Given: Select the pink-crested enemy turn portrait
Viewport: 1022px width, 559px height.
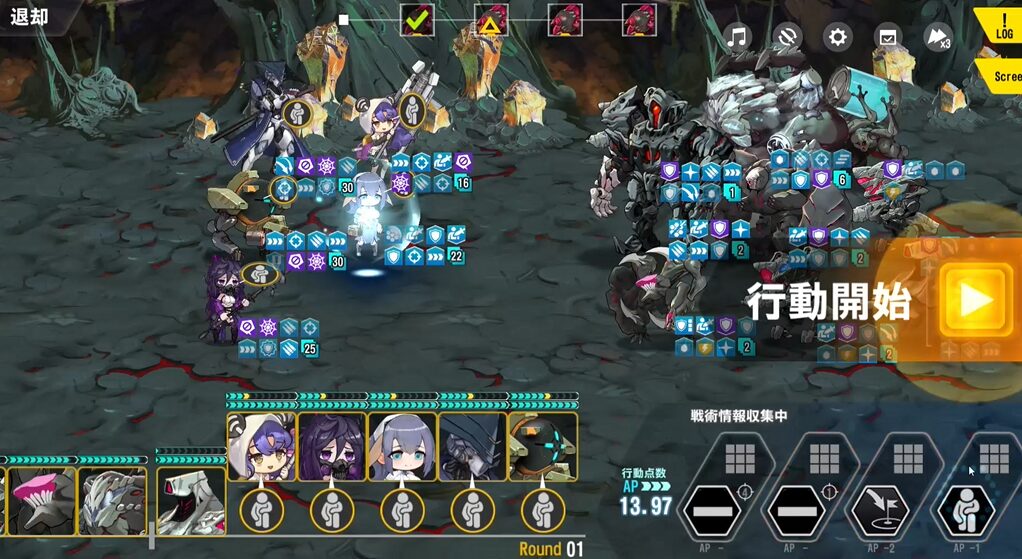Looking at the screenshot, I should (x=41, y=500).
